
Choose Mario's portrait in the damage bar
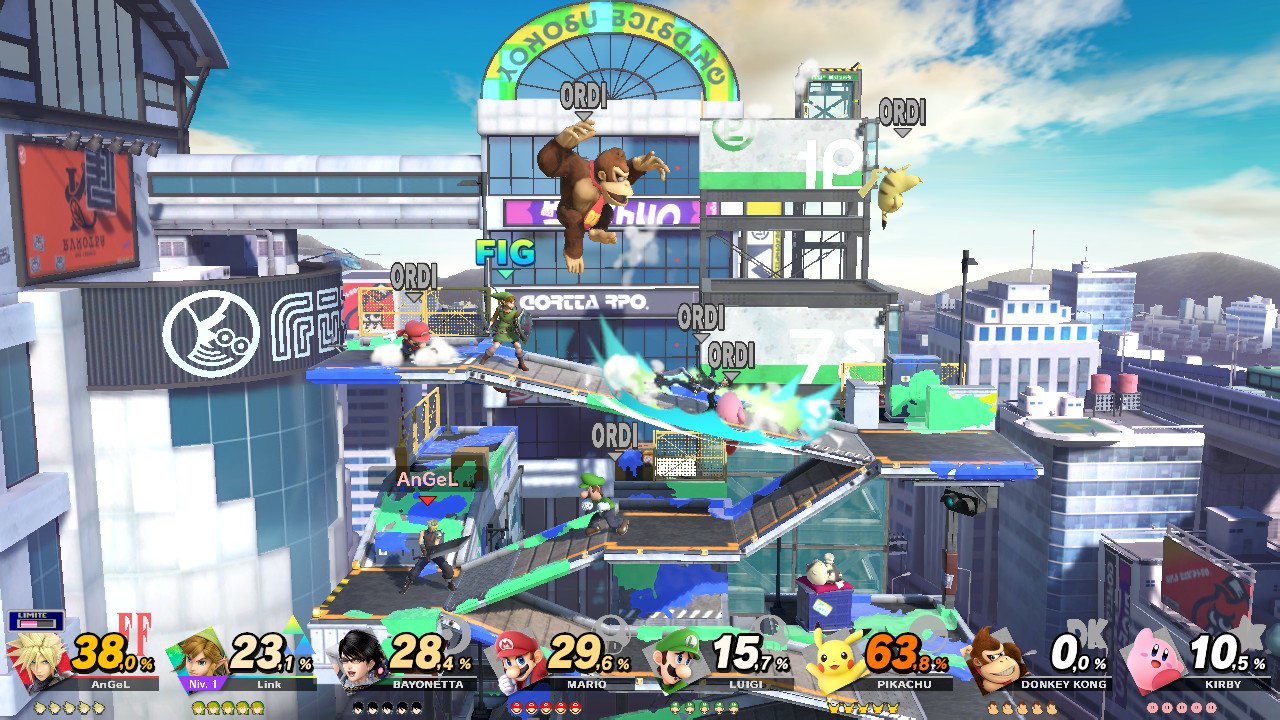520,658
